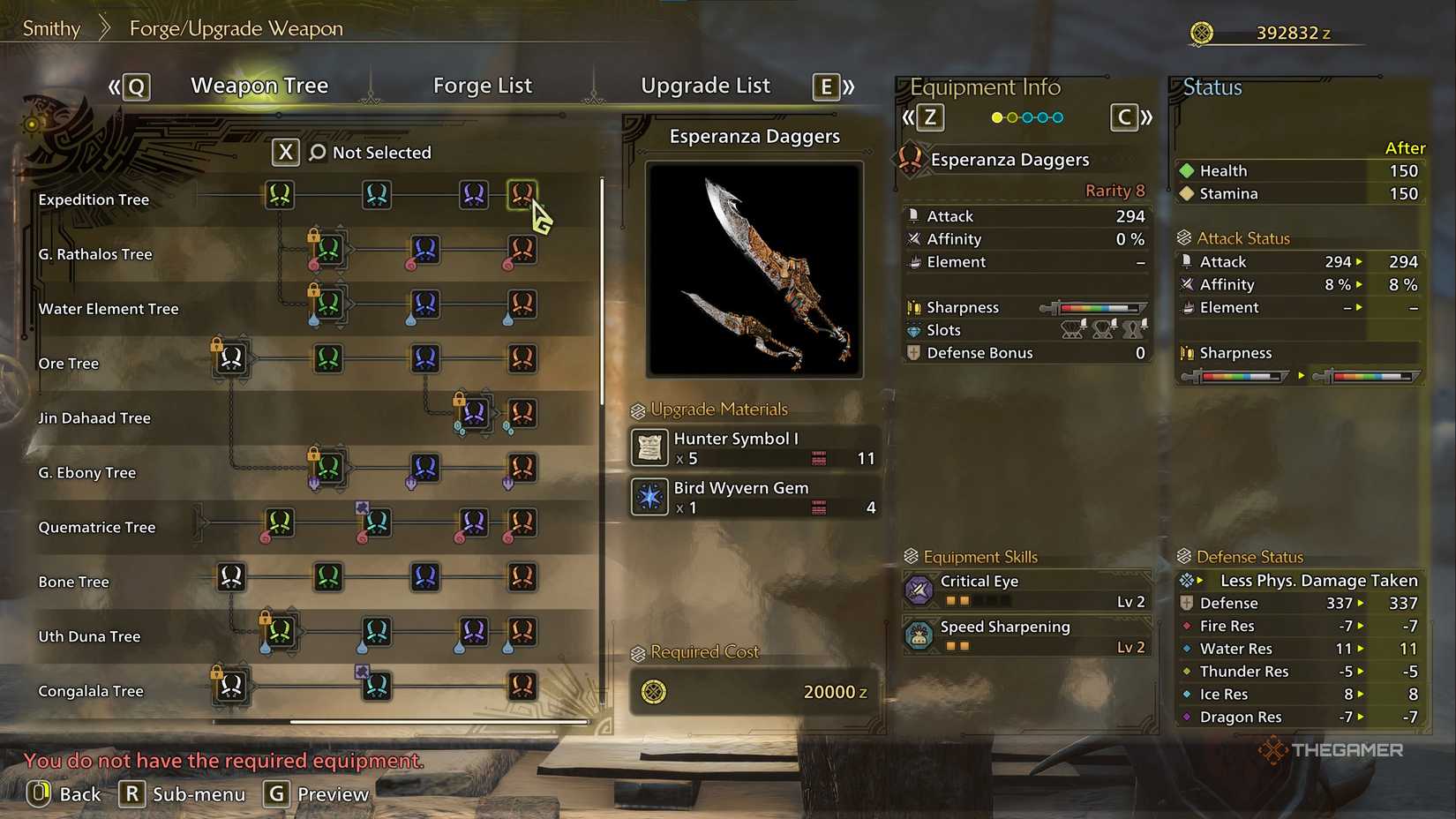1456x819 pixels.
Task: Select the highlighted Esperanza Daggers node in Expedition Tree
Action: (522, 194)
